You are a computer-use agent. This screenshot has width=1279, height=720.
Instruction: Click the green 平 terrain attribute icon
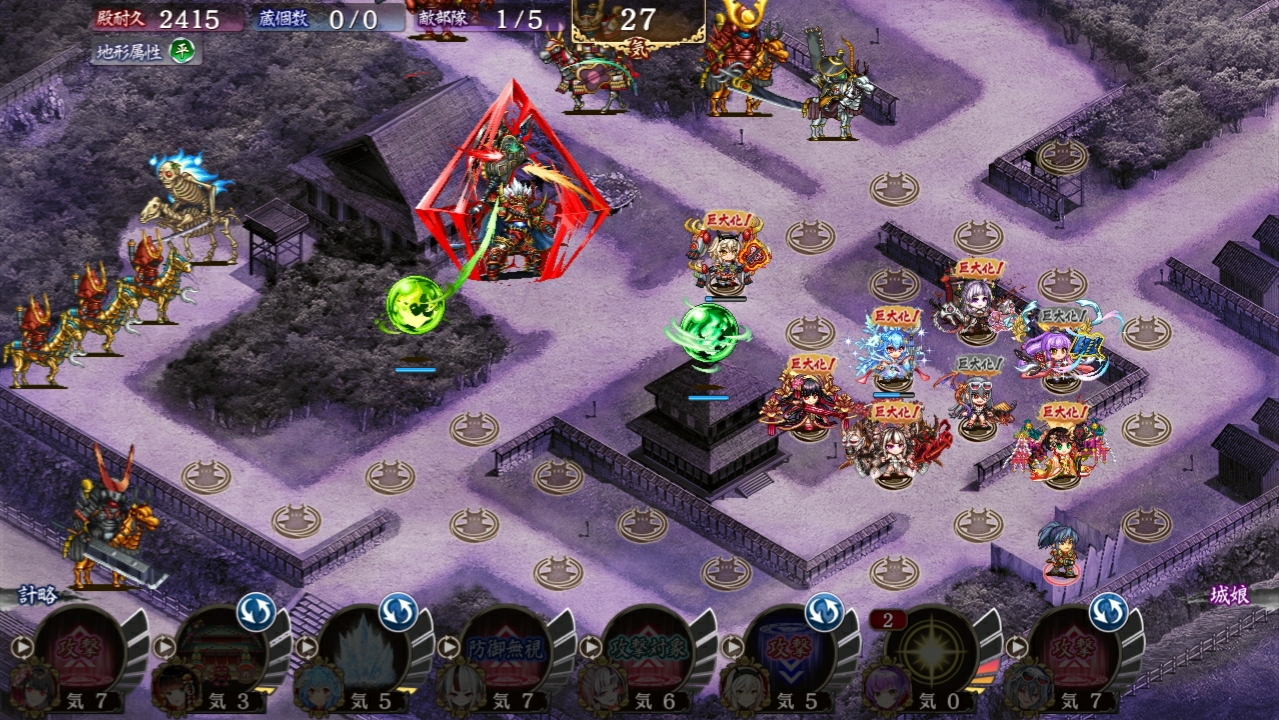(181, 49)
